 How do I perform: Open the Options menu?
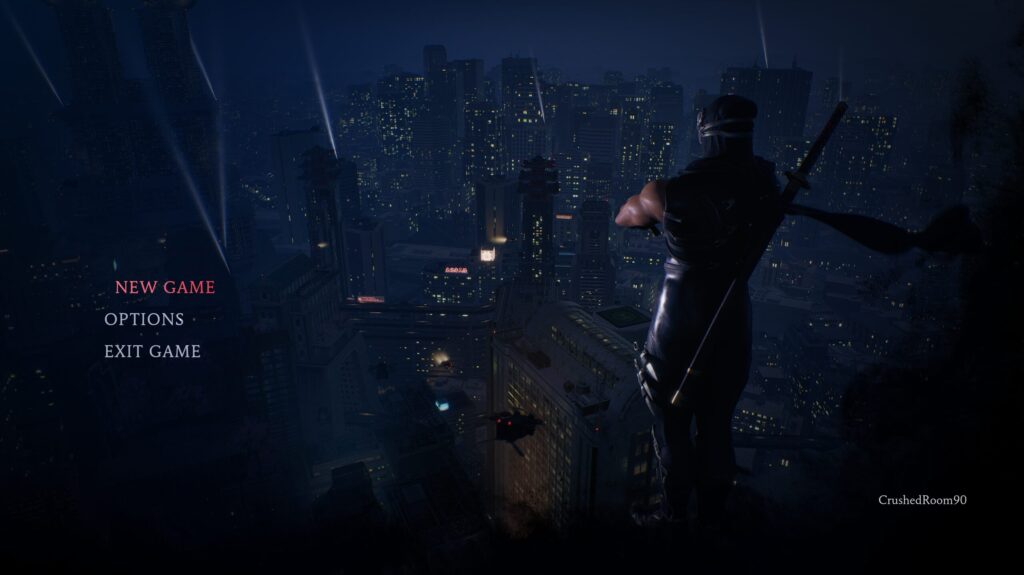(144, 319)
